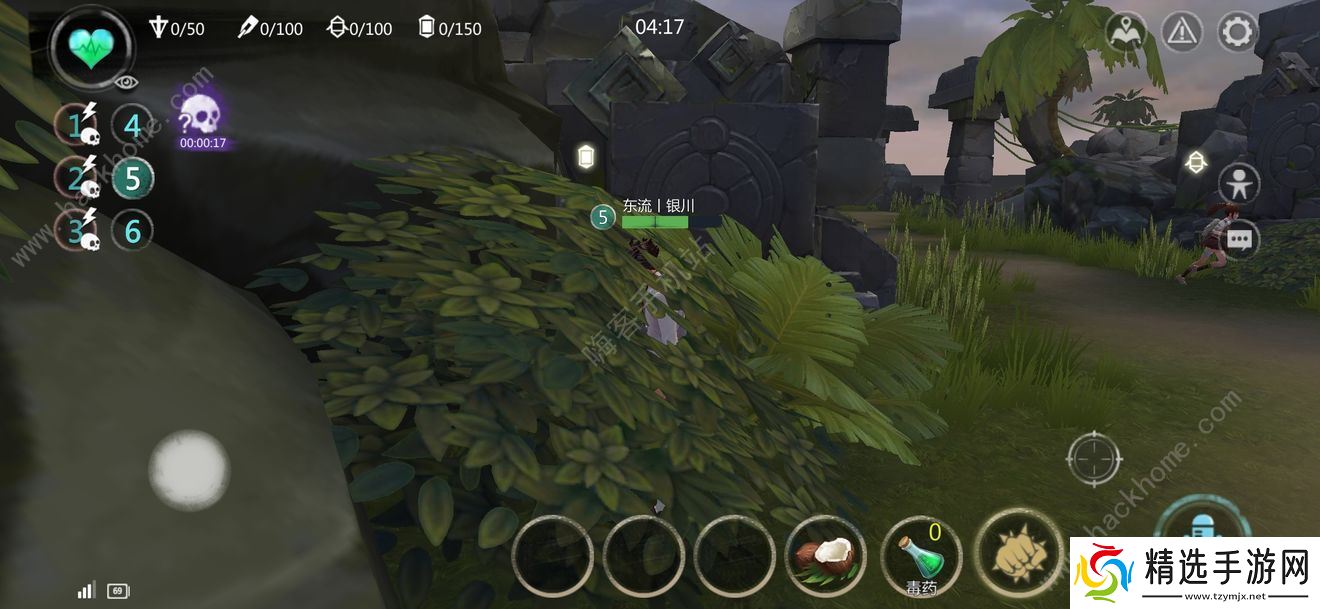This screenshot has width=1320, height=609.
Task: Tap eliminated player 1 indicator
Action: (x=77, y=126)
